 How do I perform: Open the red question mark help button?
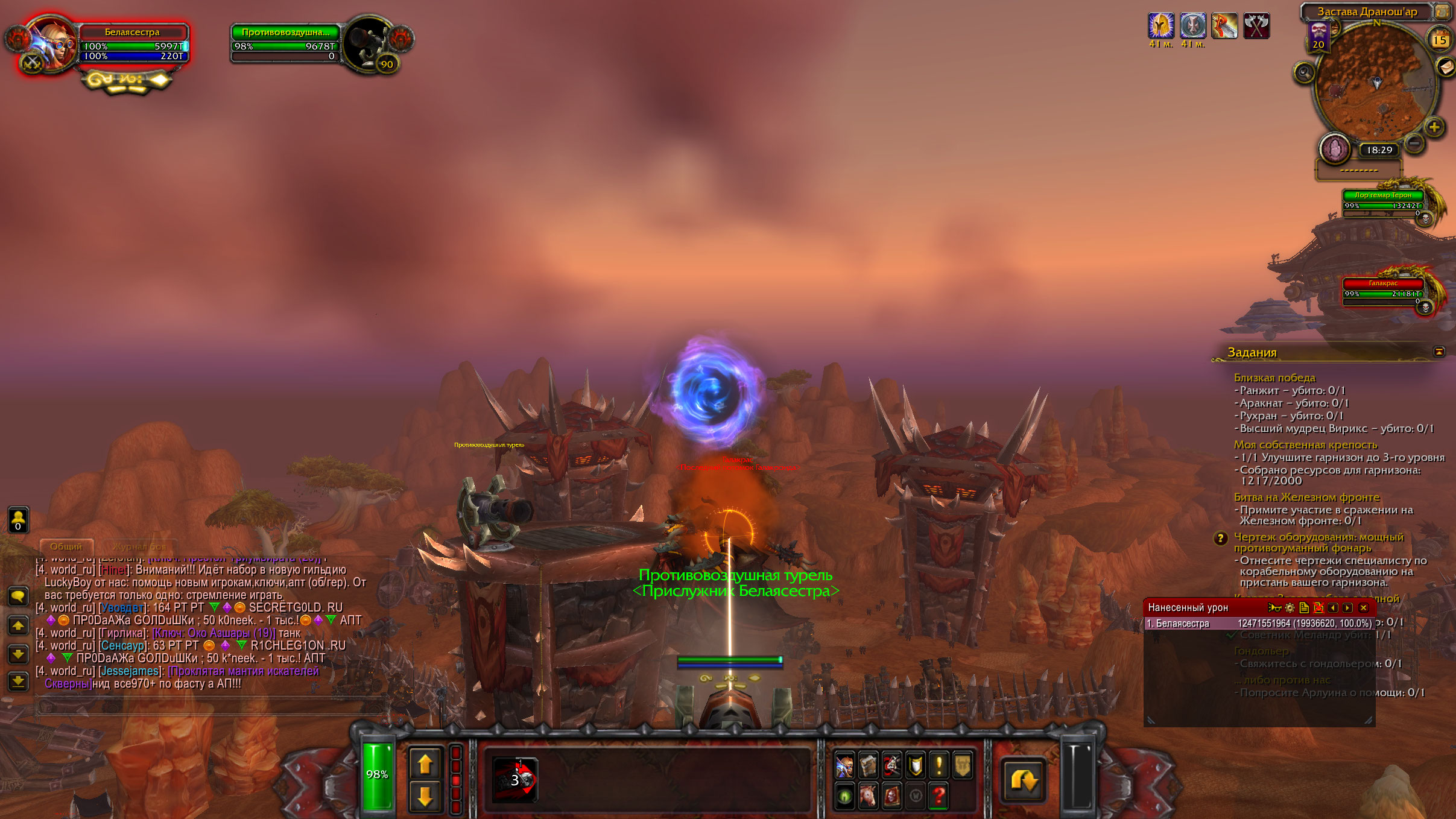[x=938, y=797]
